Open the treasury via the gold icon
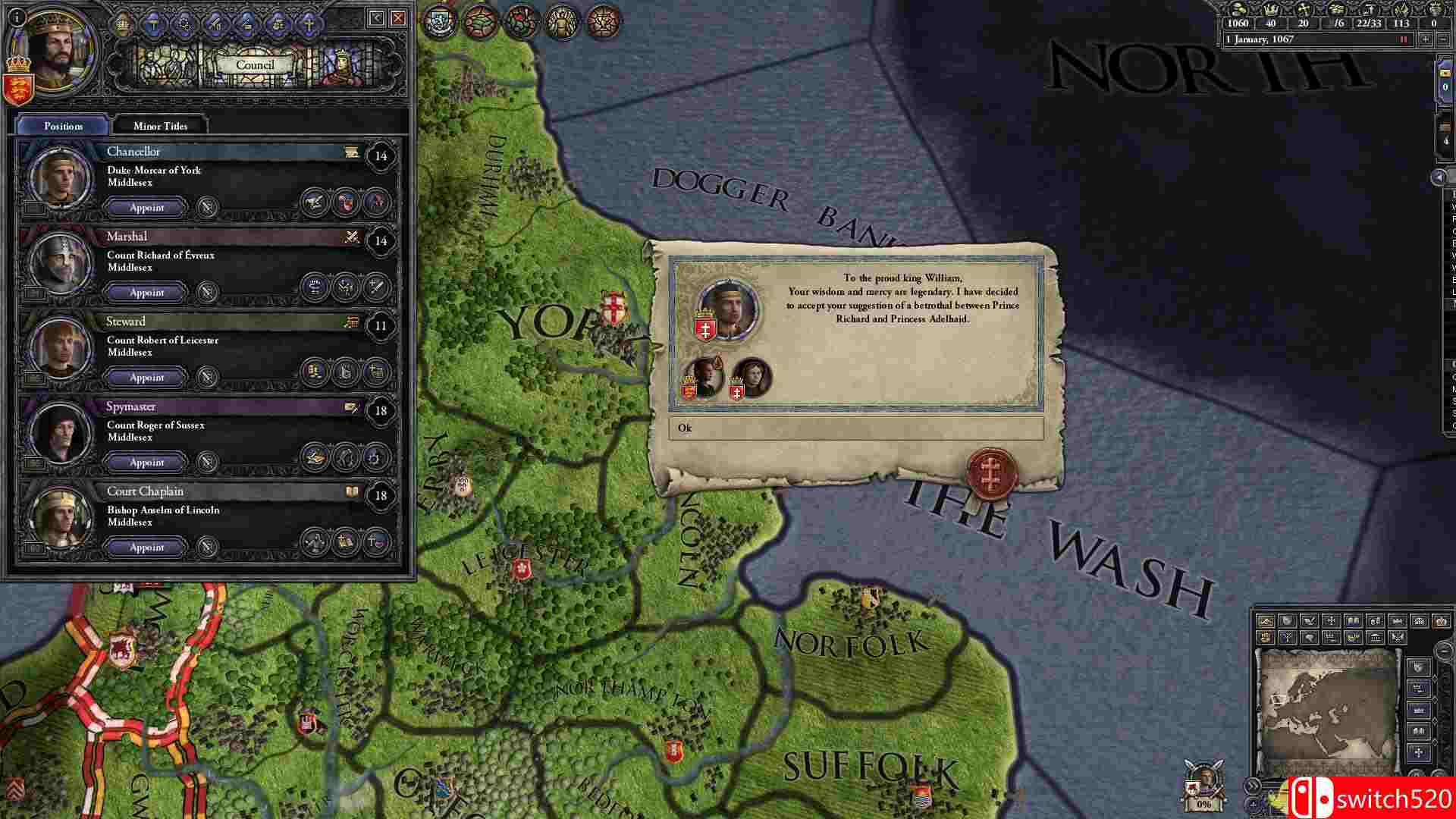This screenshot has height=819, width=1456. 1238,11
